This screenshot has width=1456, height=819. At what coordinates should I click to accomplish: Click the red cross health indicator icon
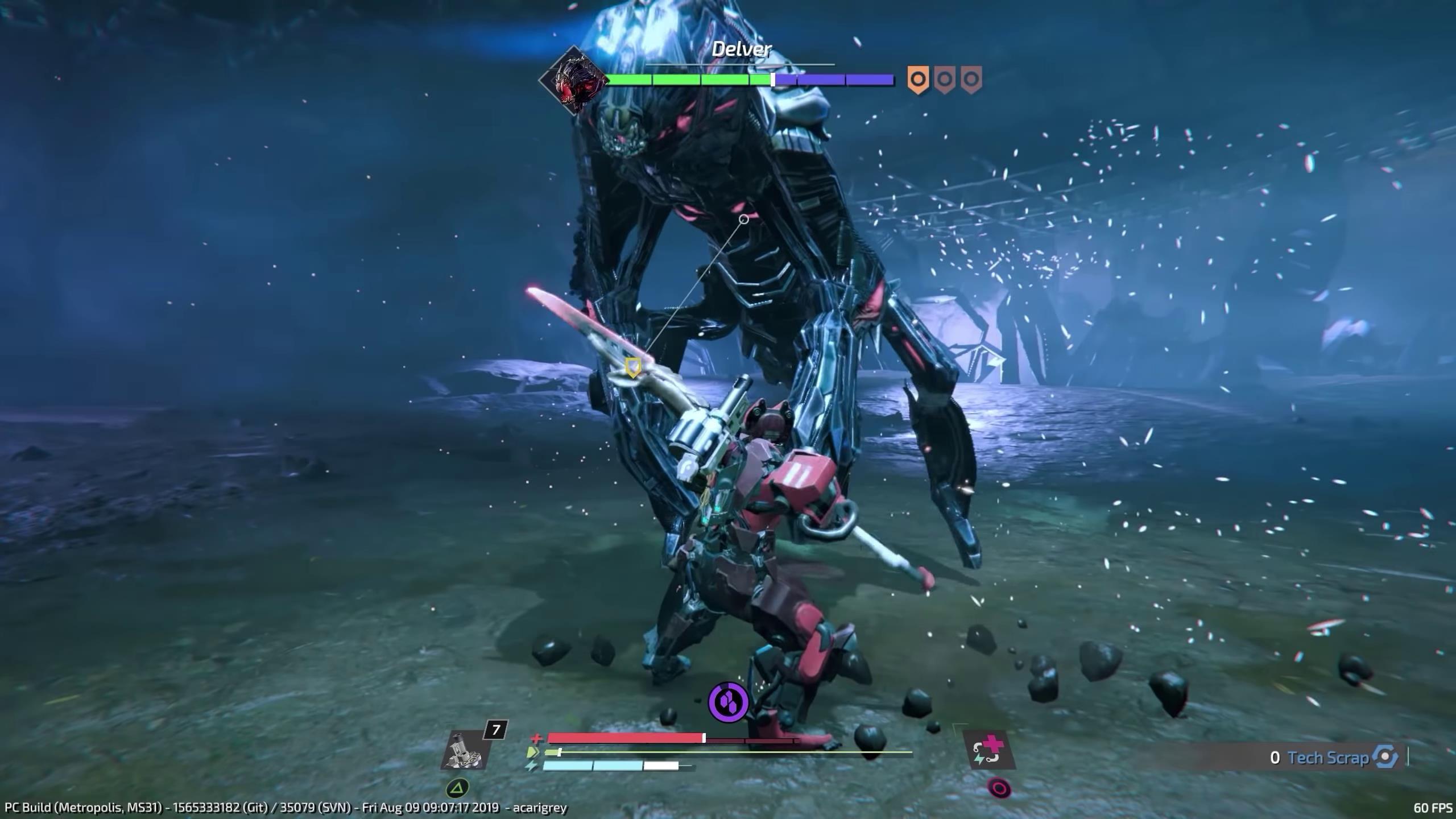tap(535, 738)
